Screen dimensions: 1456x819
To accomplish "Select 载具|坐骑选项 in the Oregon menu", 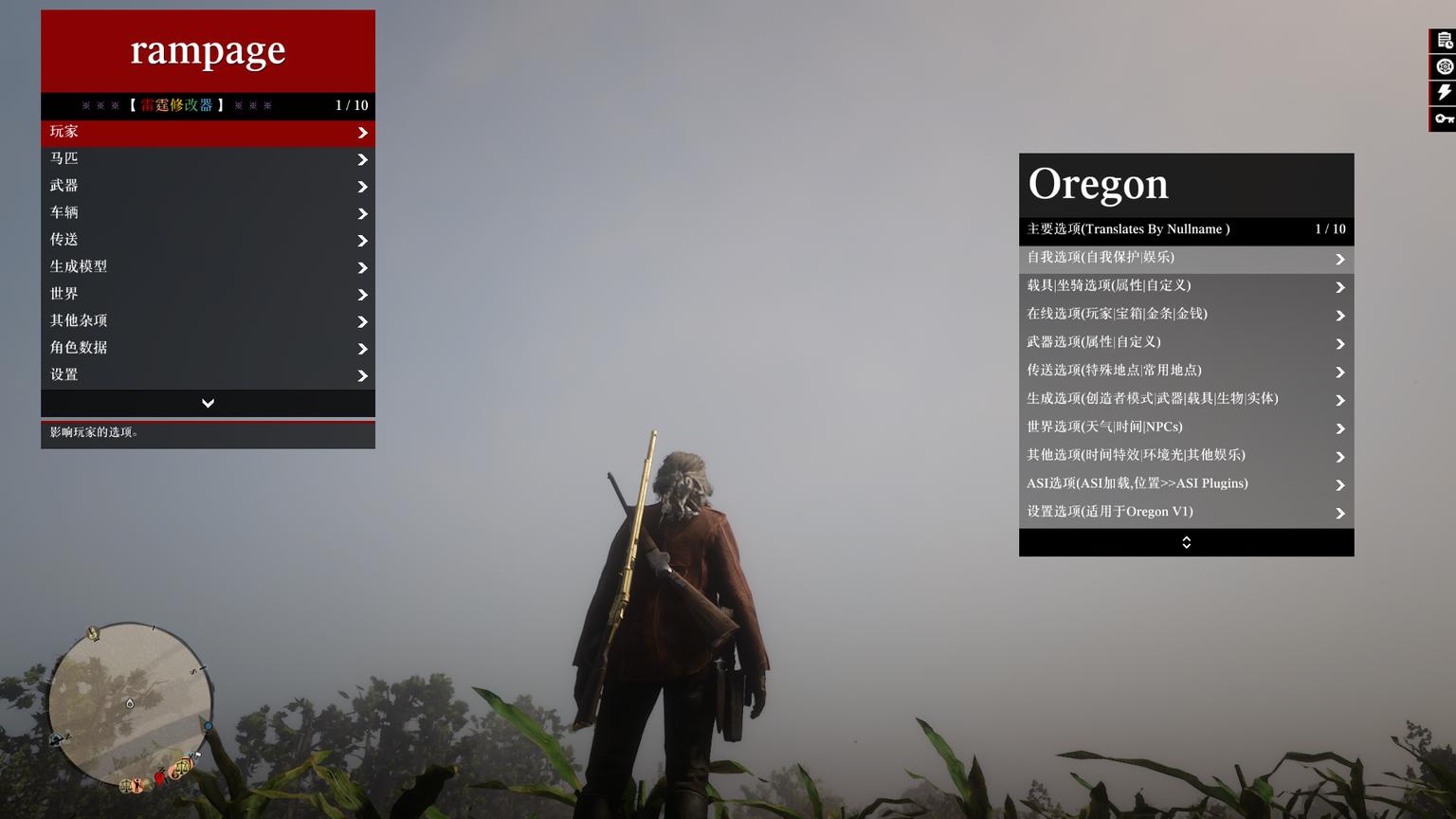I will click(1186, 286).
